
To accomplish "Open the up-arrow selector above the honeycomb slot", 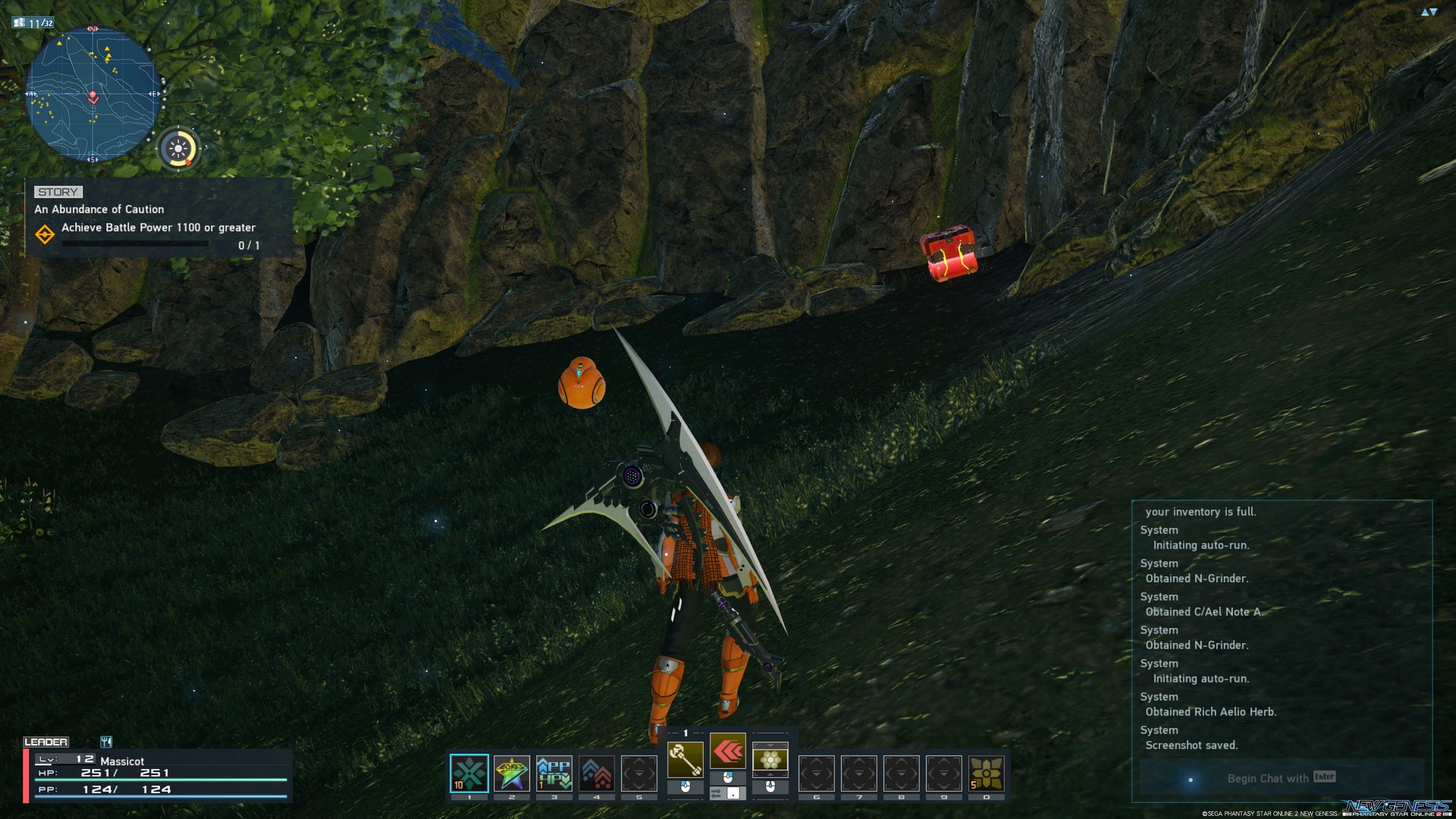I will pyautogui.click(x=770, y=745).
